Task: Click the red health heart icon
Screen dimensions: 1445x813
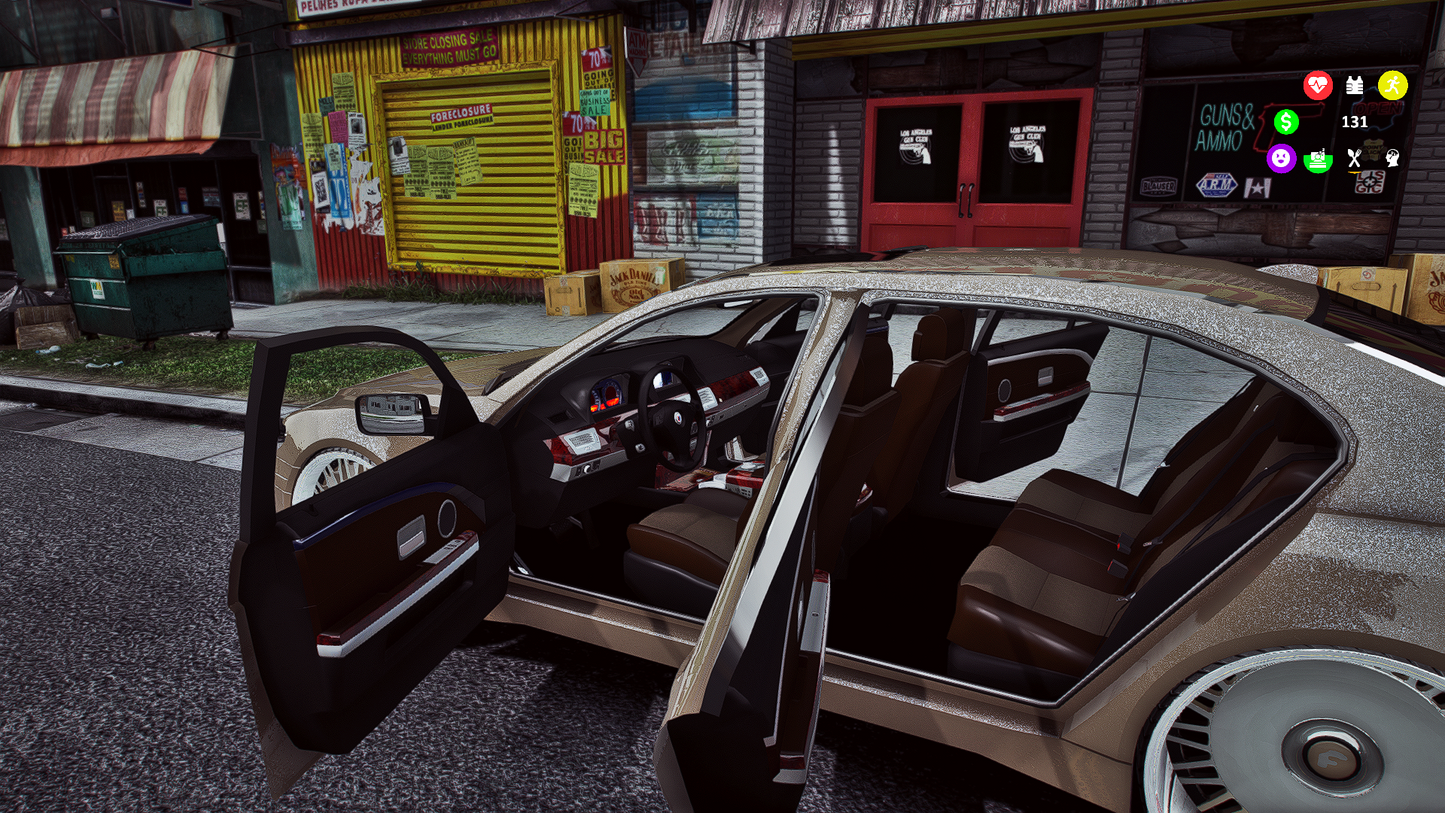Action: [x=1318, y=85]
